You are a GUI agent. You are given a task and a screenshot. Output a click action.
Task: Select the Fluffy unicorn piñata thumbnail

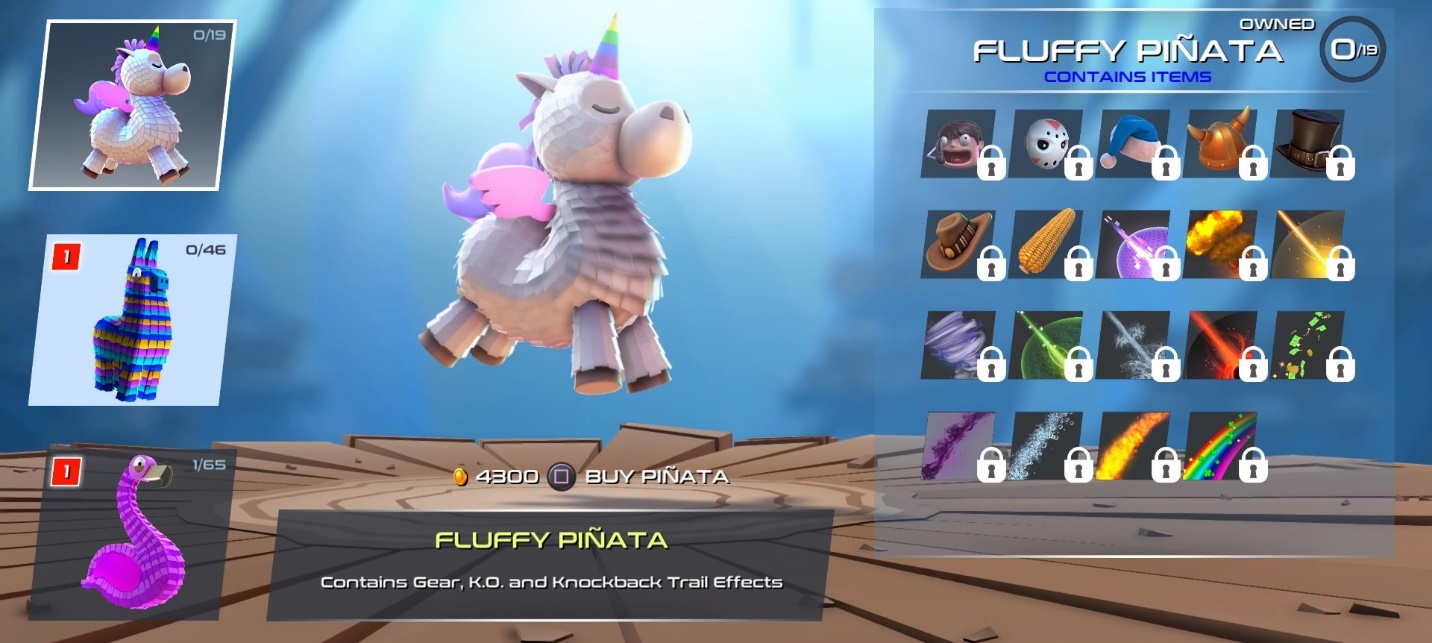point(133,105)
